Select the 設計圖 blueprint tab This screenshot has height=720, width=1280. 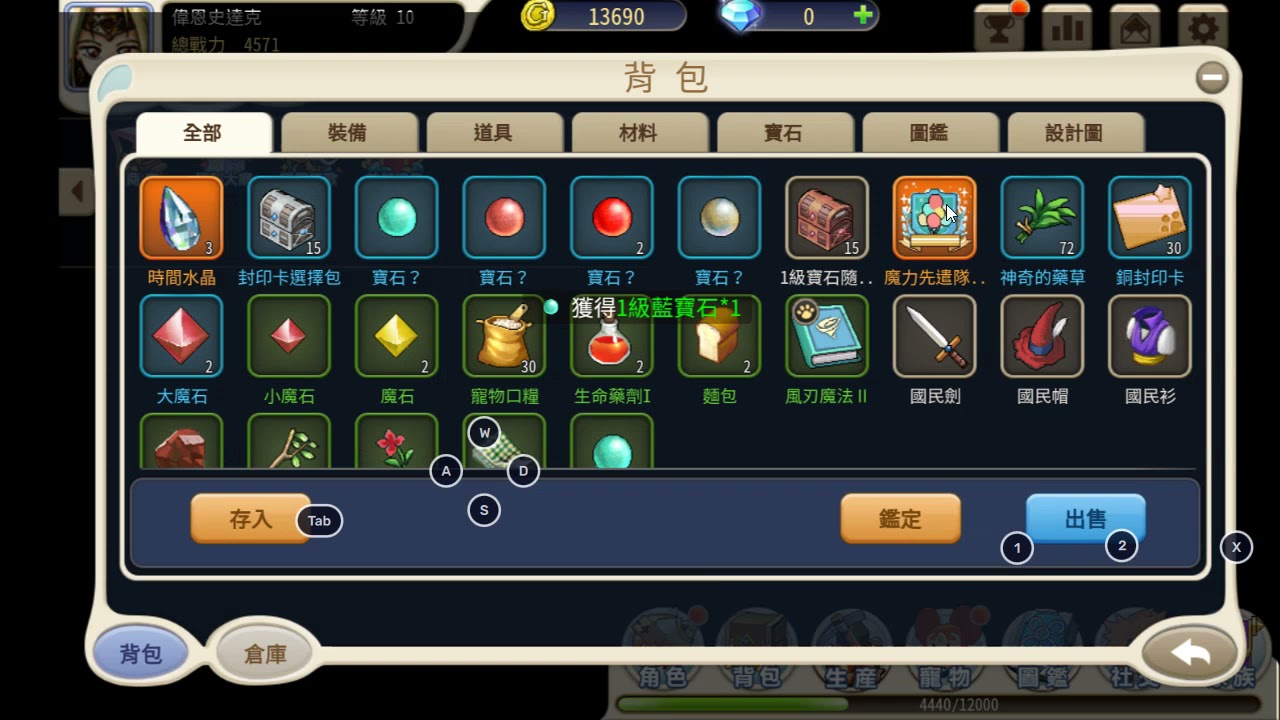click(x=1074, y=133)
